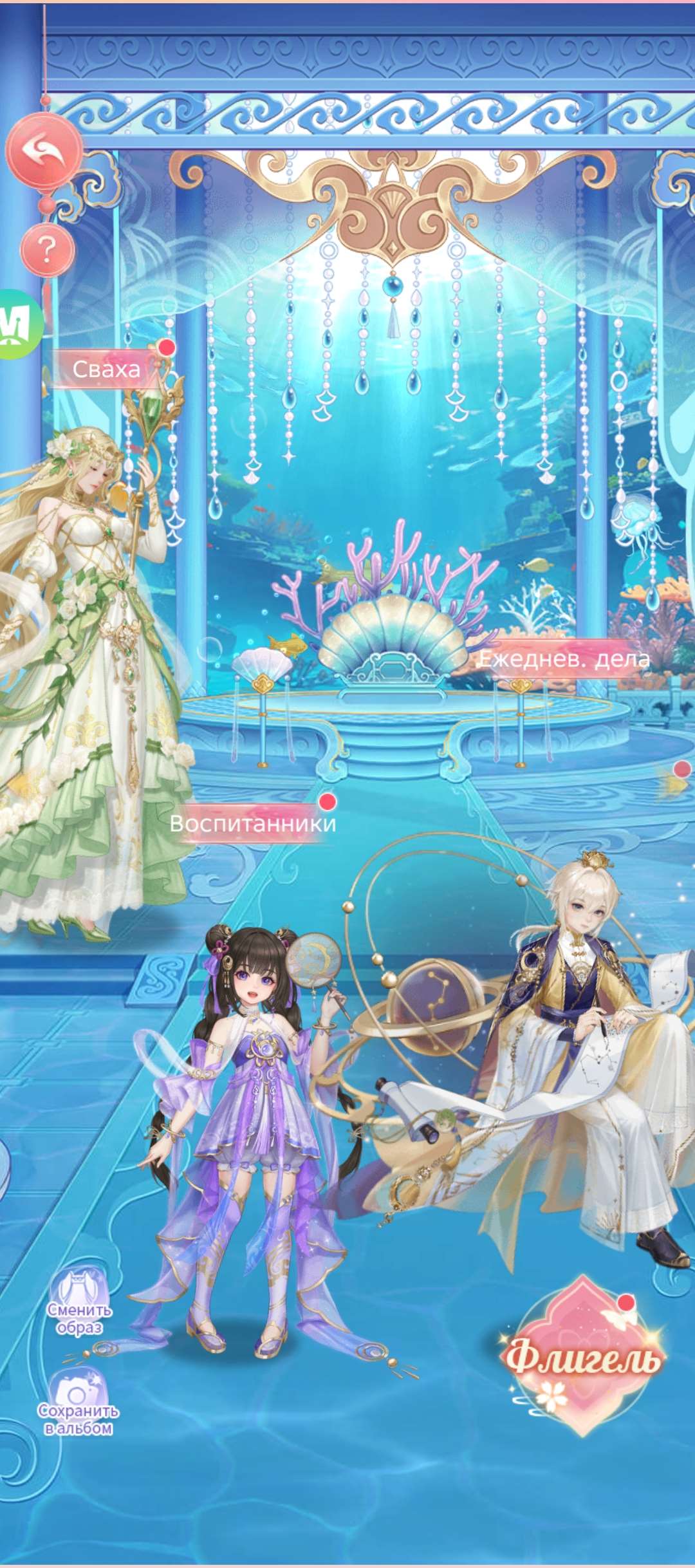Open the green overlay icon on left edge

coord(18,324)
